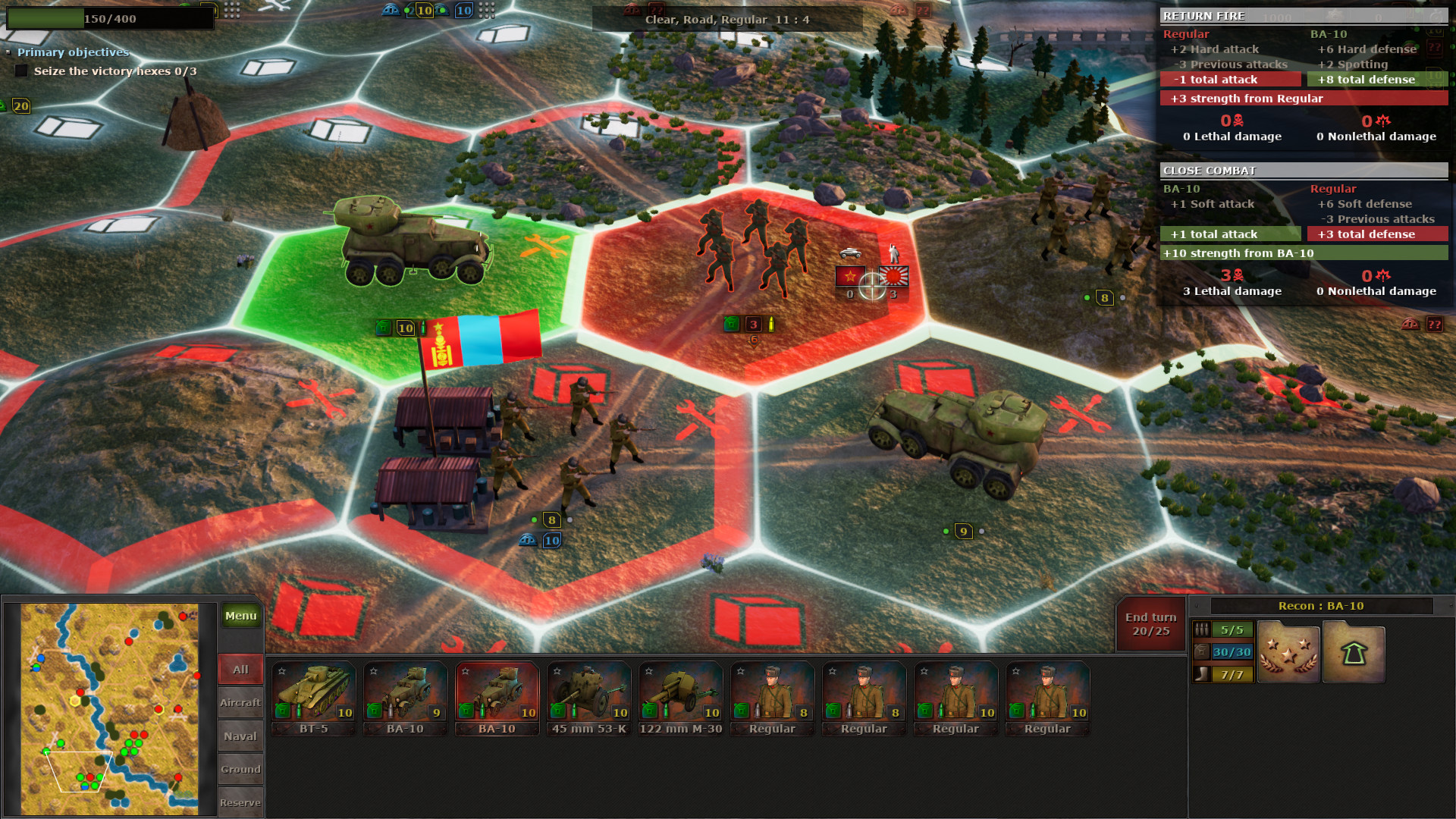Open the BA-10 medals and decorations icon
The width and height of the screenshot is (1456, 819).
[1288, 652]
